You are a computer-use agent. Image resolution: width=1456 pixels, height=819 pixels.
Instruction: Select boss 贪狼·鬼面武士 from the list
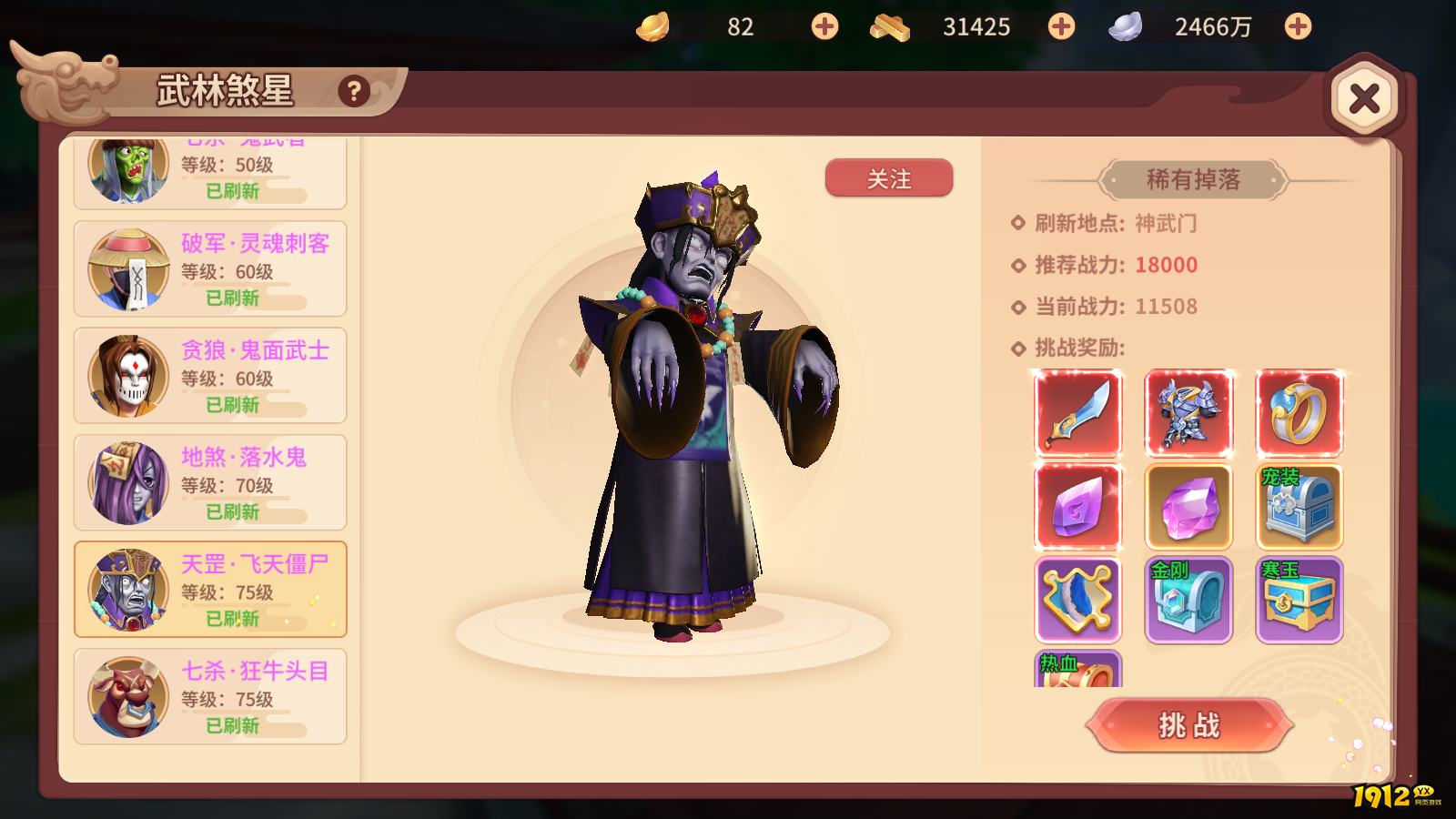(209, 375)
